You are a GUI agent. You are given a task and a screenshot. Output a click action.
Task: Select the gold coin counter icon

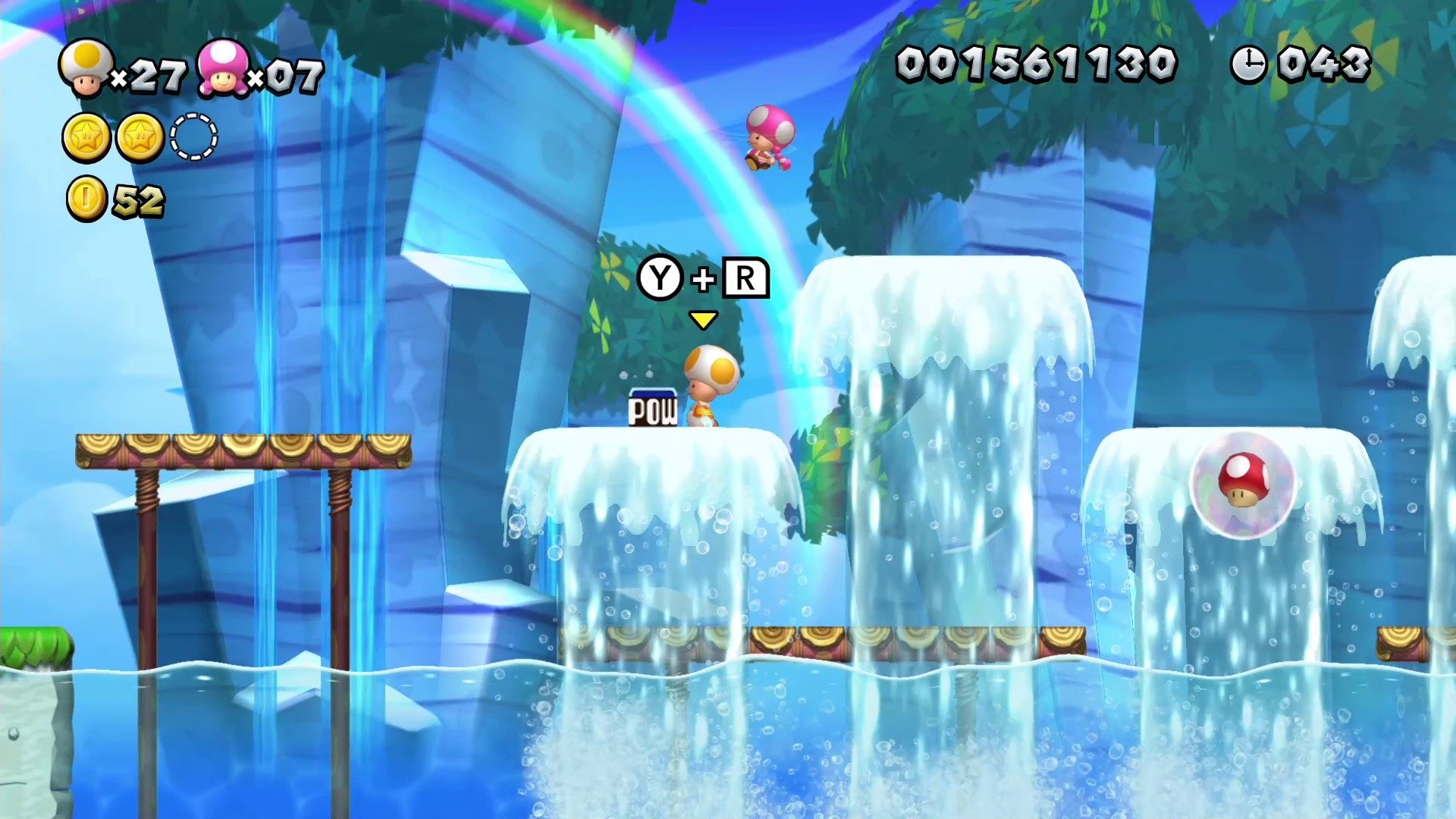click(x=86, y=199)
